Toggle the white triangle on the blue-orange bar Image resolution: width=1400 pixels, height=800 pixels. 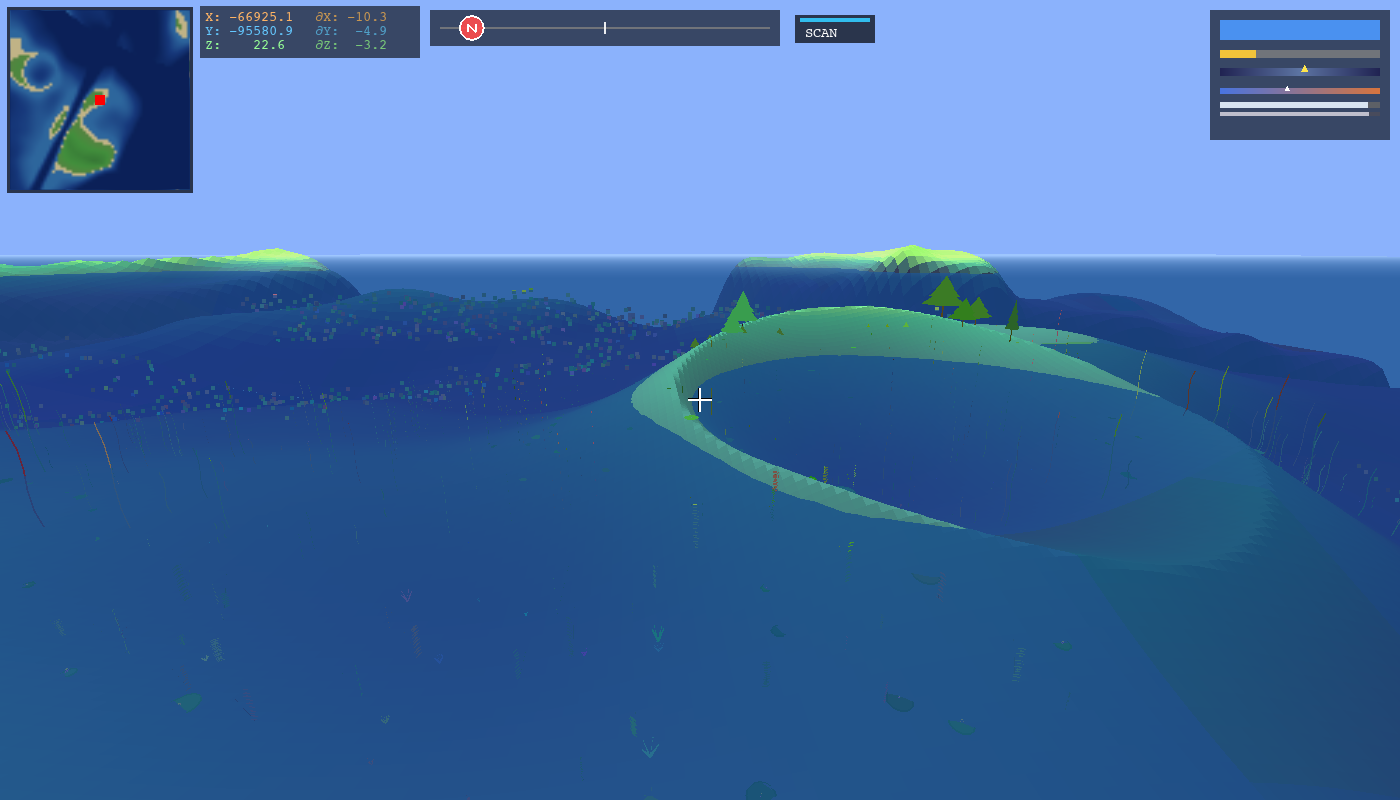1287,89
